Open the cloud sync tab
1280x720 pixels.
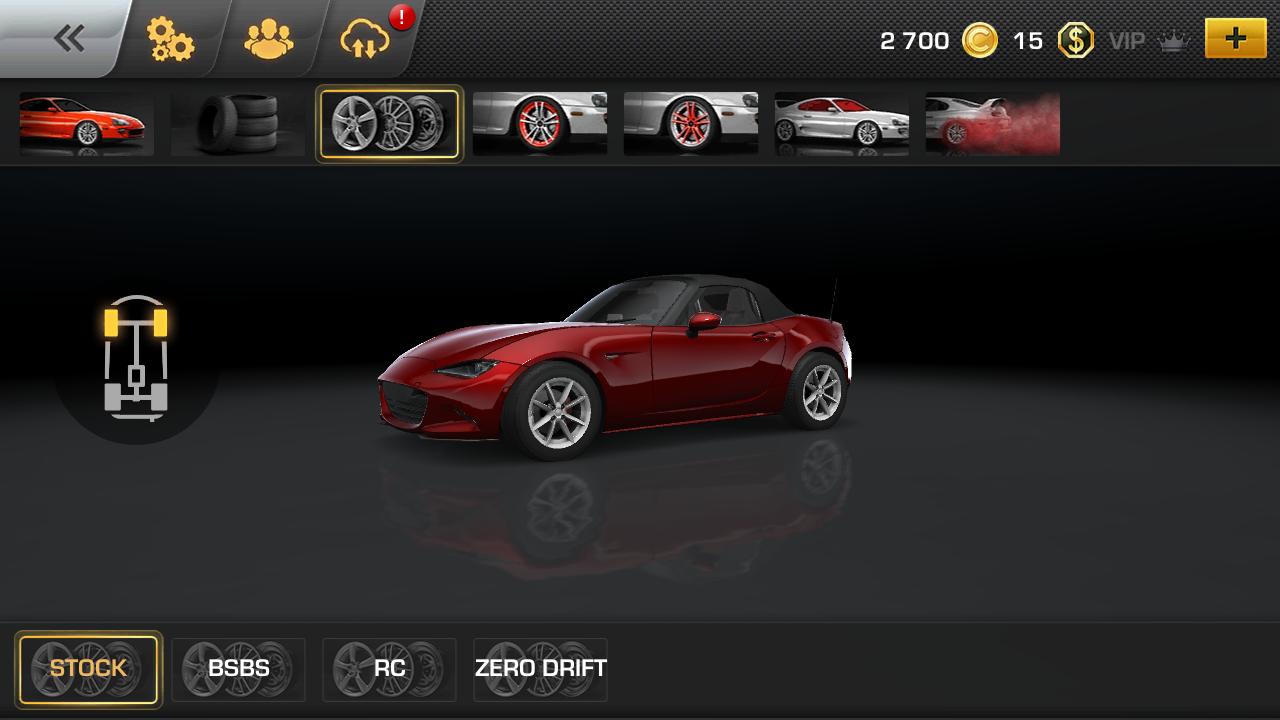[x=364, y=40]
